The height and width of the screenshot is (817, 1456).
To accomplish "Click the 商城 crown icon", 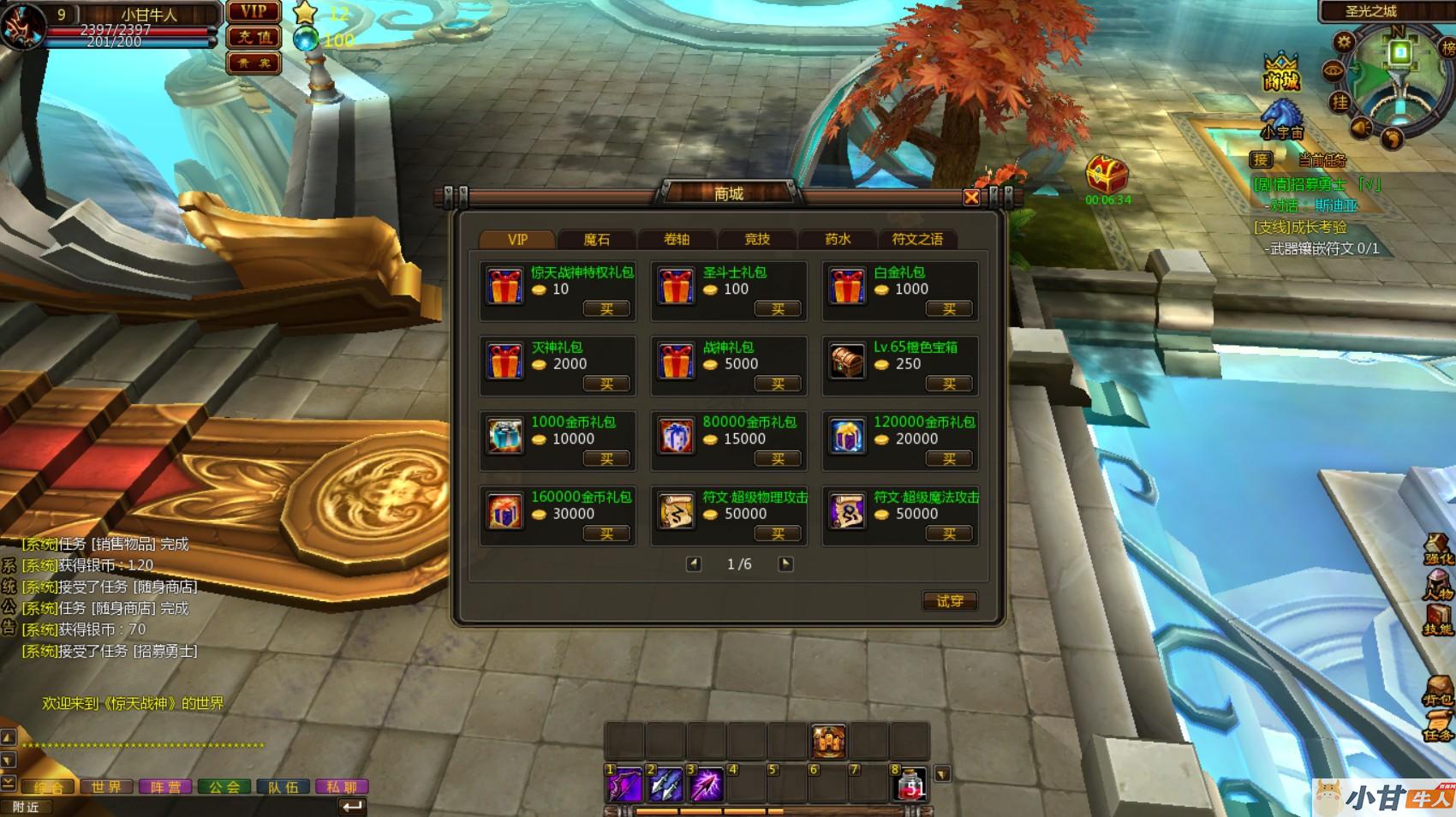I will click(1281, 72).
